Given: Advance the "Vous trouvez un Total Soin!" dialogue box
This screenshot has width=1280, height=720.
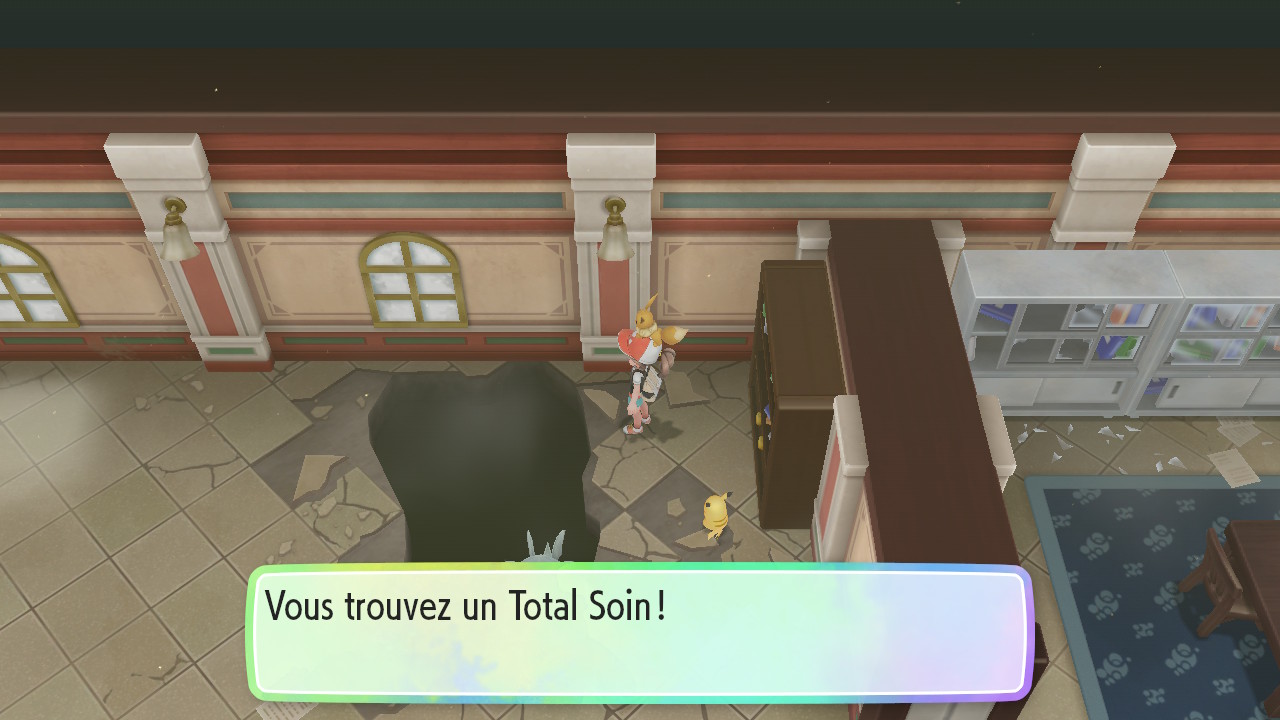Looking at the screenshot, I should pos(639,632).
